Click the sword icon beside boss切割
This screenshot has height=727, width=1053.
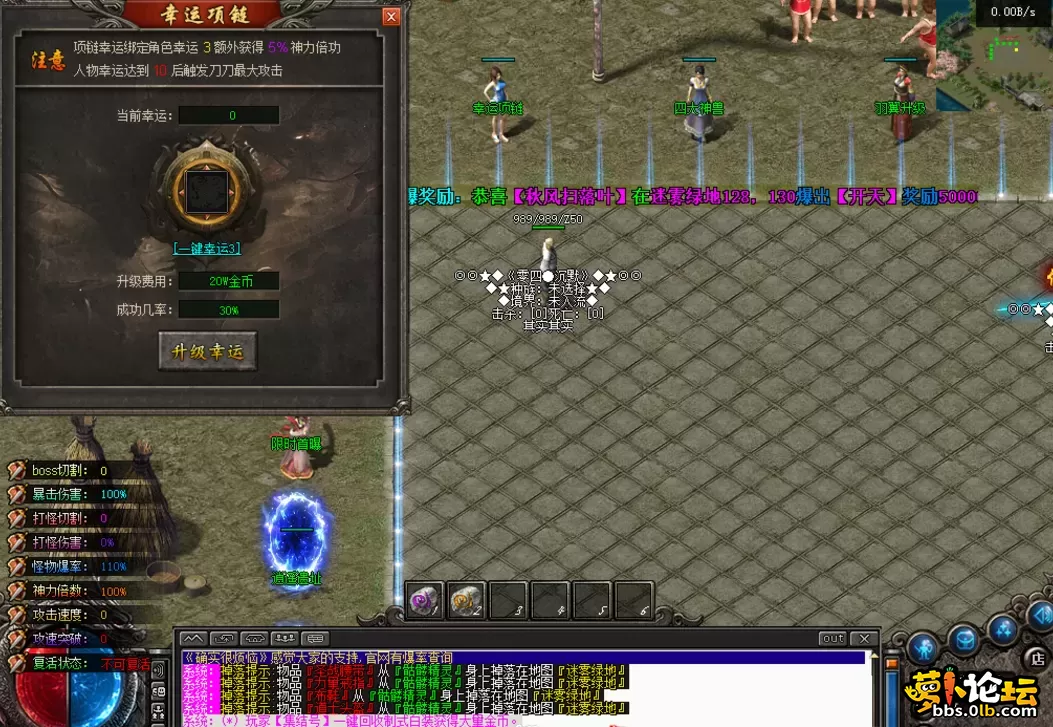pyautogui.click(x=16, y=470)
